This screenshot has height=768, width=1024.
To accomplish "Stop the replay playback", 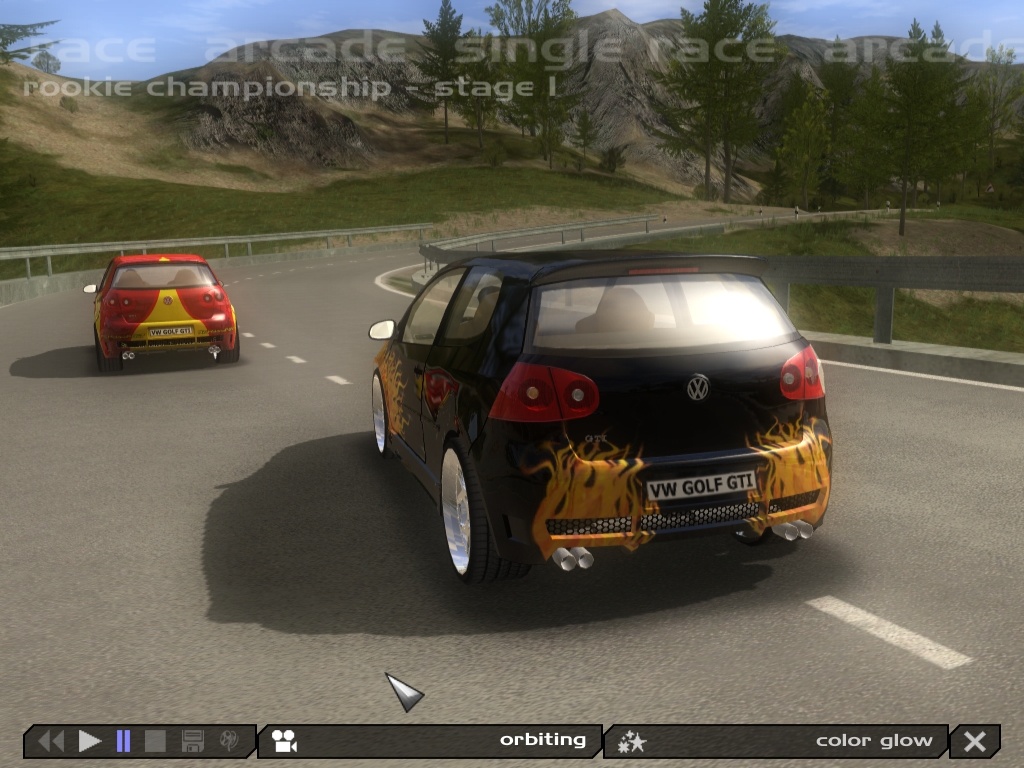I will pyautogui.click(x=155, y=741).
